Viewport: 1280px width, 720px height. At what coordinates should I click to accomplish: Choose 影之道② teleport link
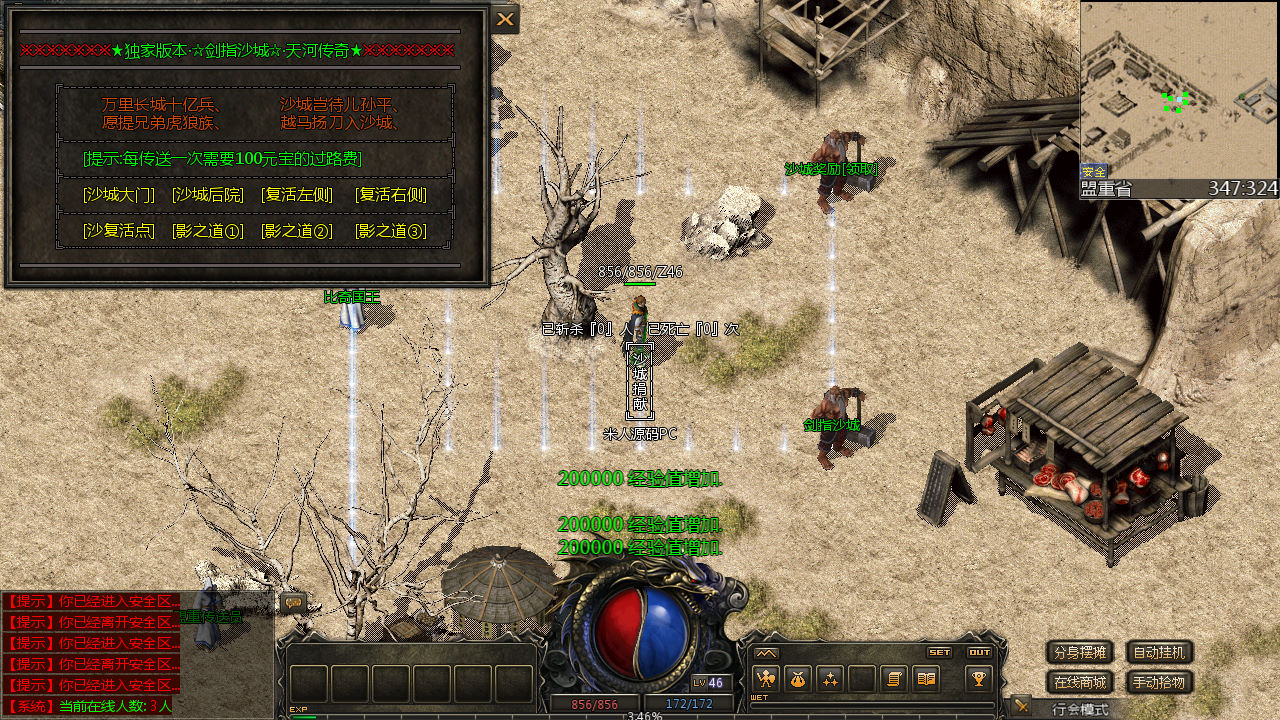point(297,231)
